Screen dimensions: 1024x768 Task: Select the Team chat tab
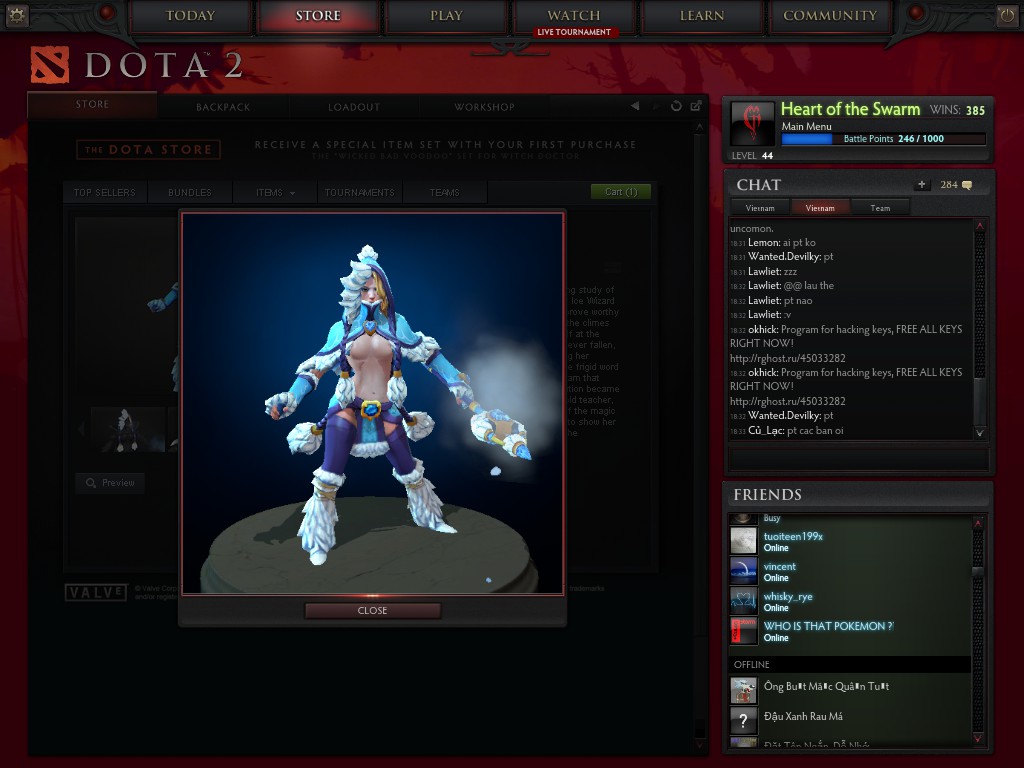[x=880, y=208]
